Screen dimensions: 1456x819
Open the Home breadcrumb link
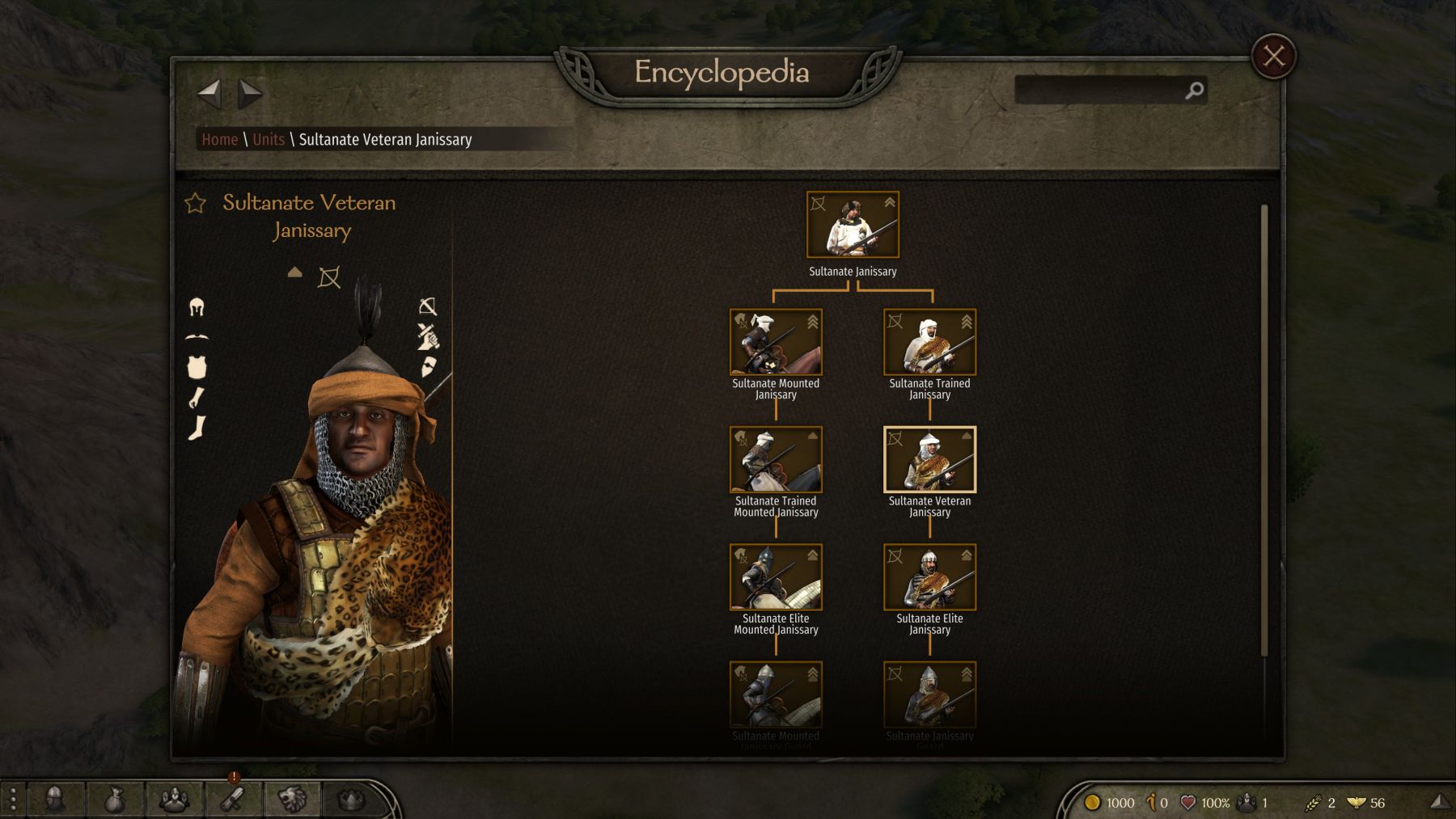(219, 140)
